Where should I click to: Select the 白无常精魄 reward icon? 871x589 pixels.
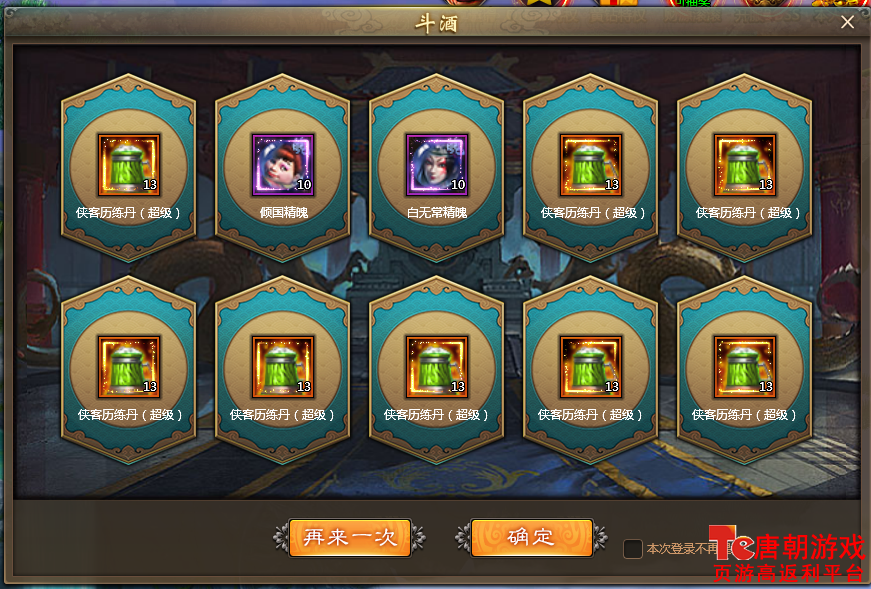pyautogui.click(x=437, y=164)
